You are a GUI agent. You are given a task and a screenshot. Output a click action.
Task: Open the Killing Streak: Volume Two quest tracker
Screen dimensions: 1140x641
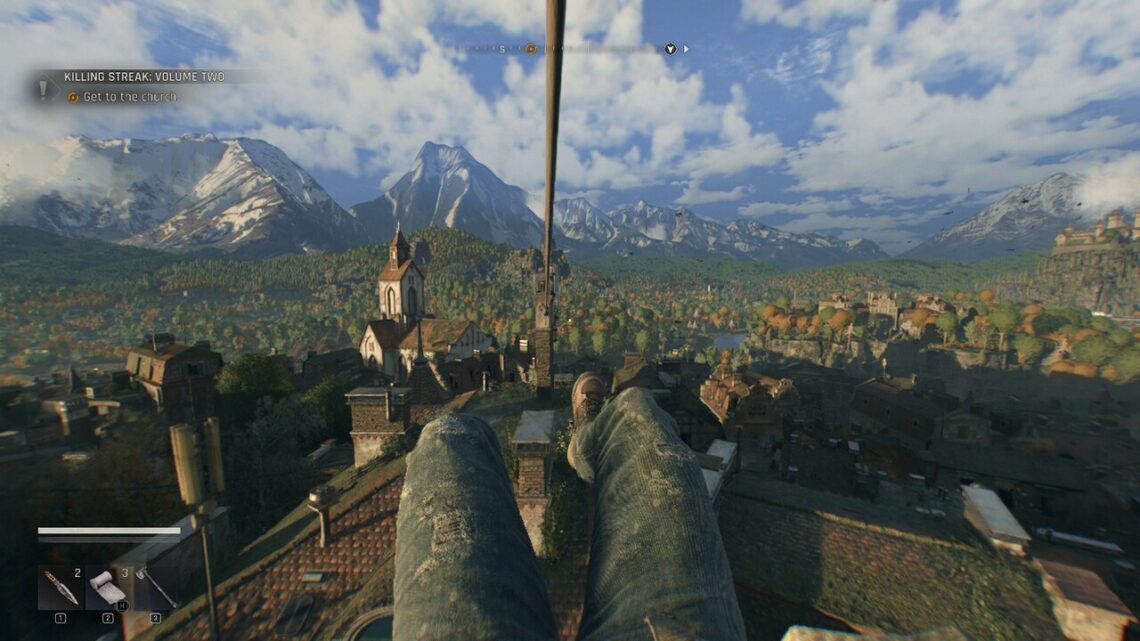(x=144, y=77)
